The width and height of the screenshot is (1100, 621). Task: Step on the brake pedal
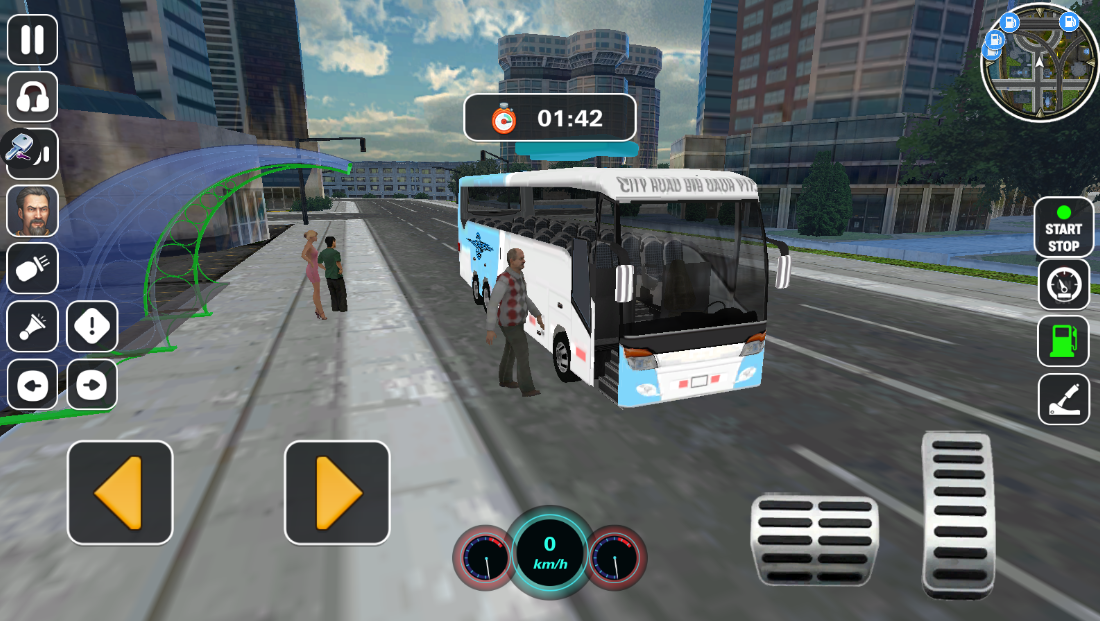pos(814,540)
